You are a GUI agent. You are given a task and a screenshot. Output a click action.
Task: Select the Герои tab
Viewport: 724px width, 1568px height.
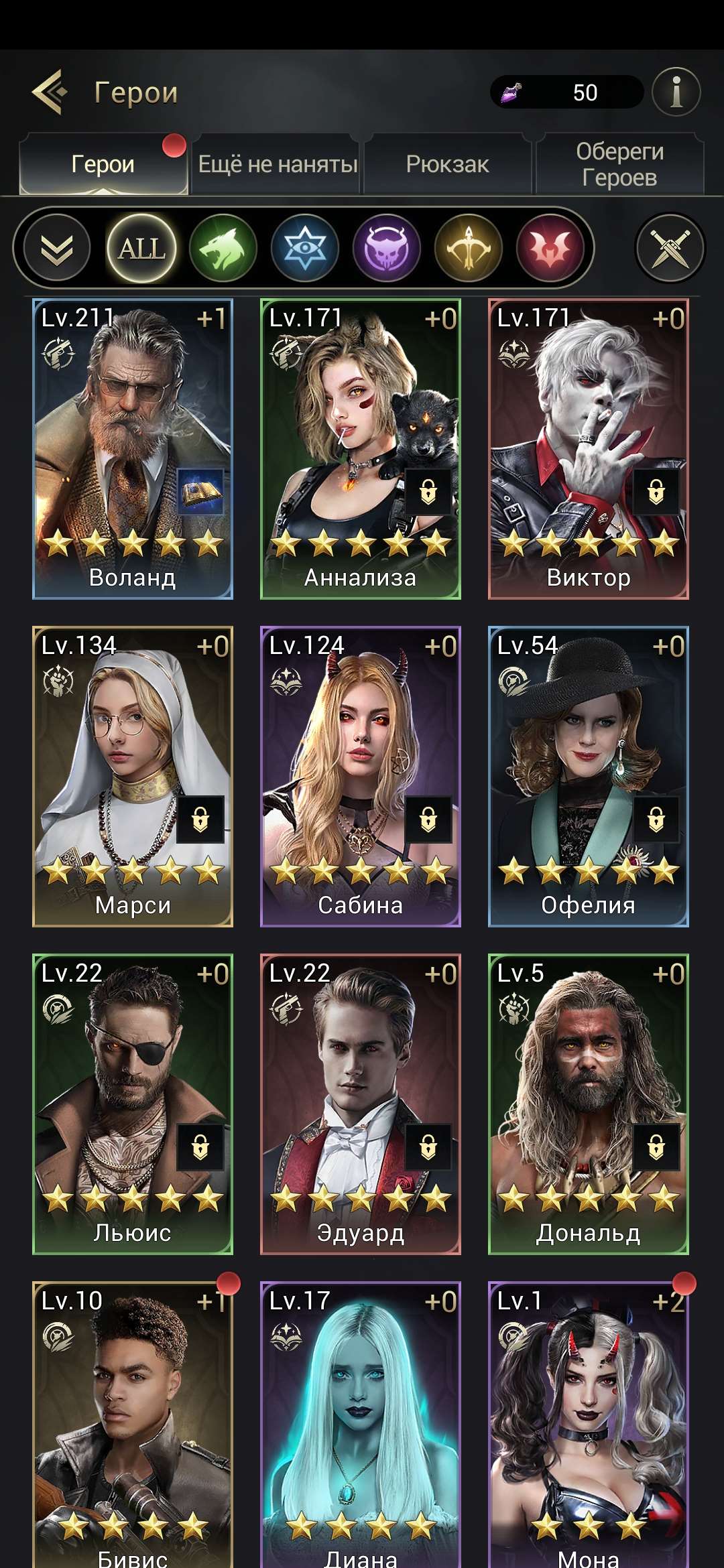click(x=103, y=164)
